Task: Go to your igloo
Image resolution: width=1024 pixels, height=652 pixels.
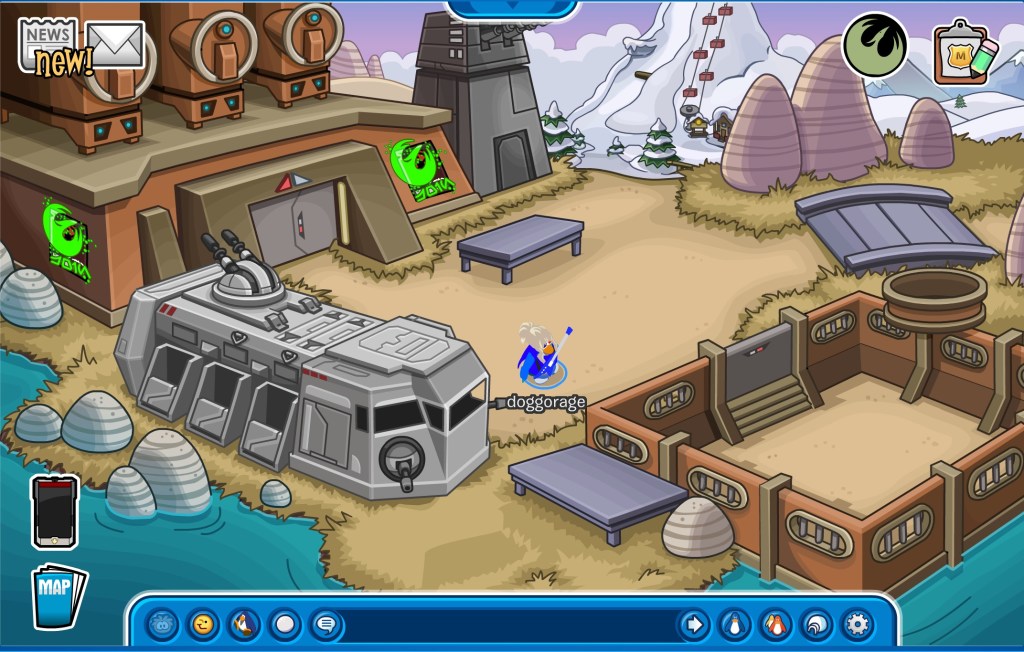Action: click(x=815, y=625)
